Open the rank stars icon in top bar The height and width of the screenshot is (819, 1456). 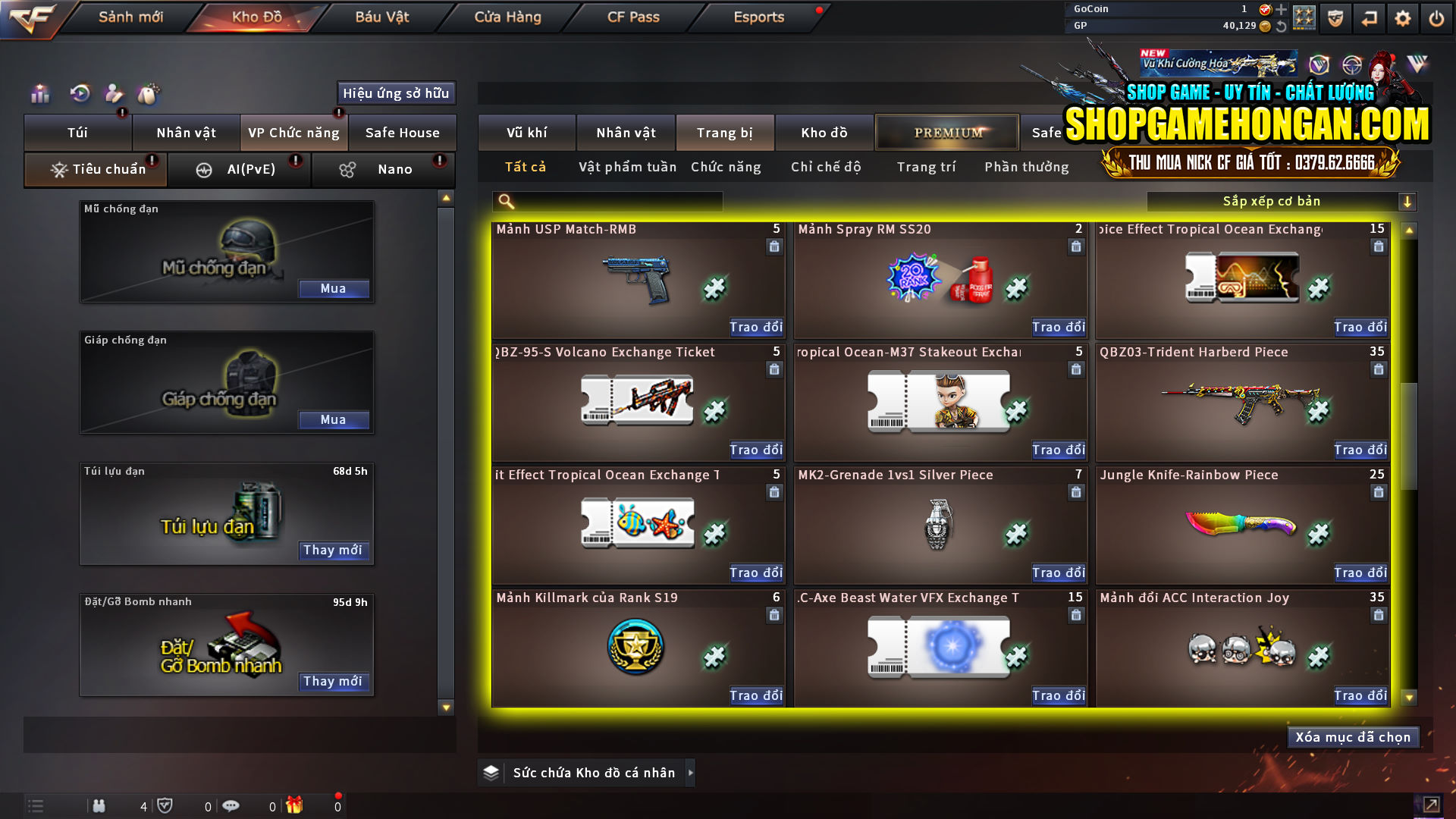(x=1306, y=17)
